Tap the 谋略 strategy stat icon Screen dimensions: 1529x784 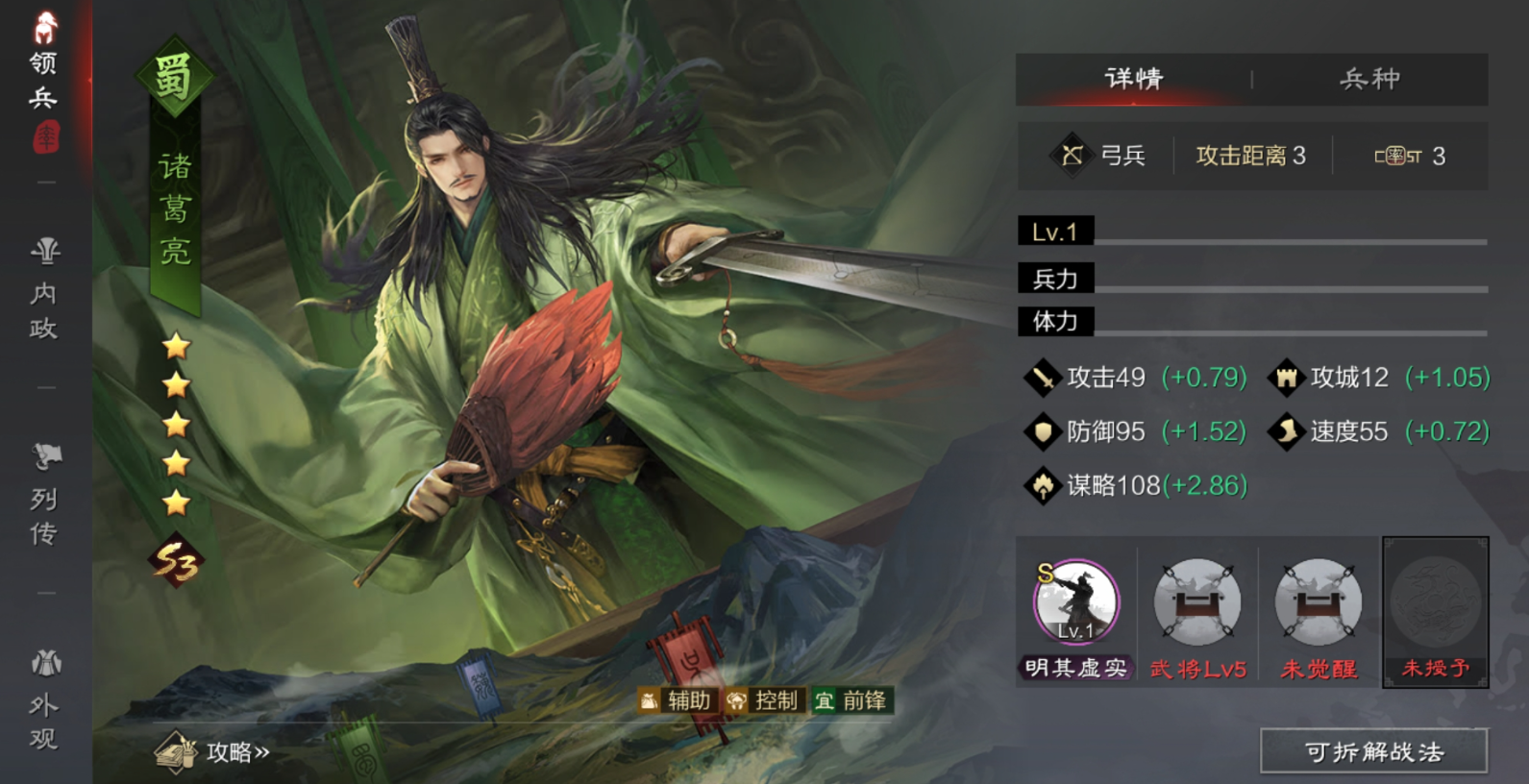(1043, 487)
